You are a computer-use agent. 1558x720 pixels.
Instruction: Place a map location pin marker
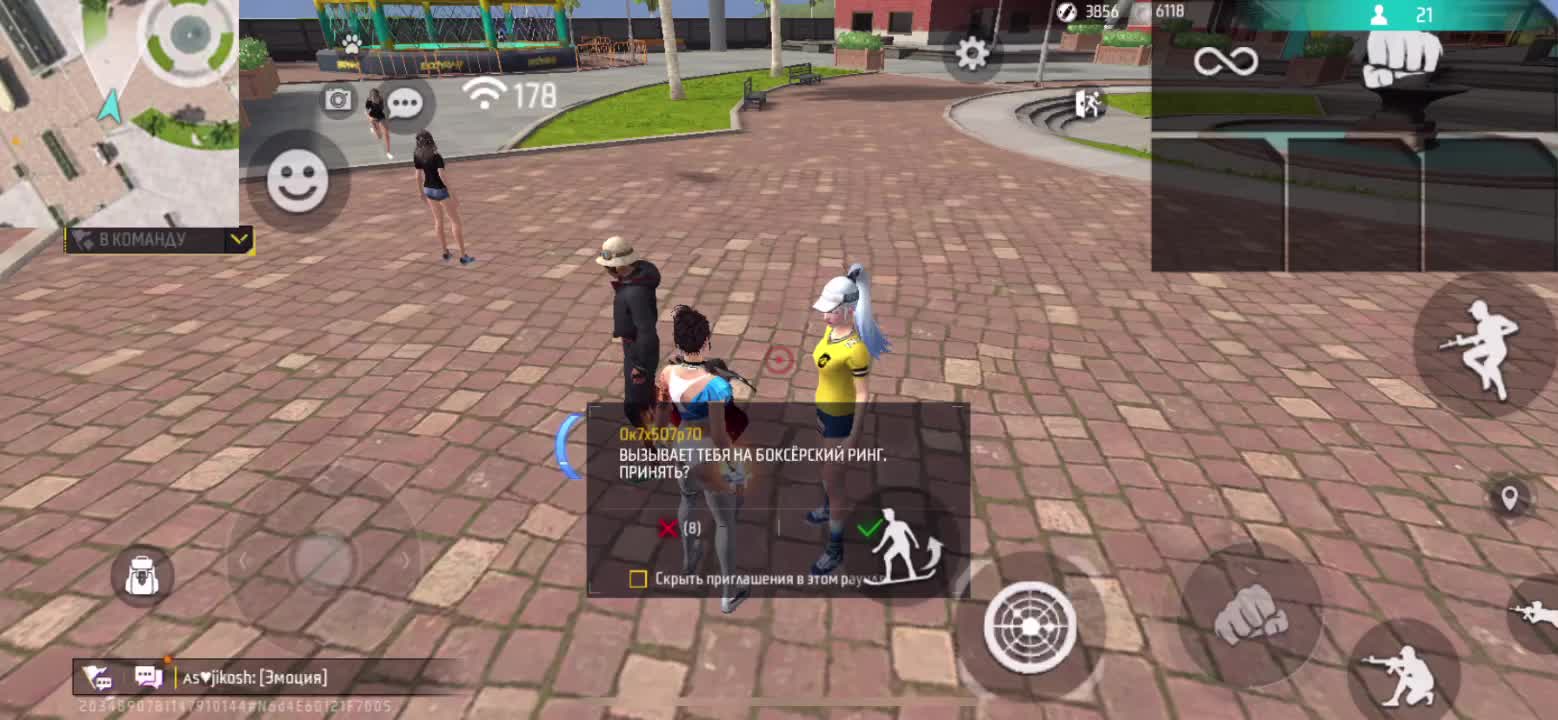[x=1509, y=497]
